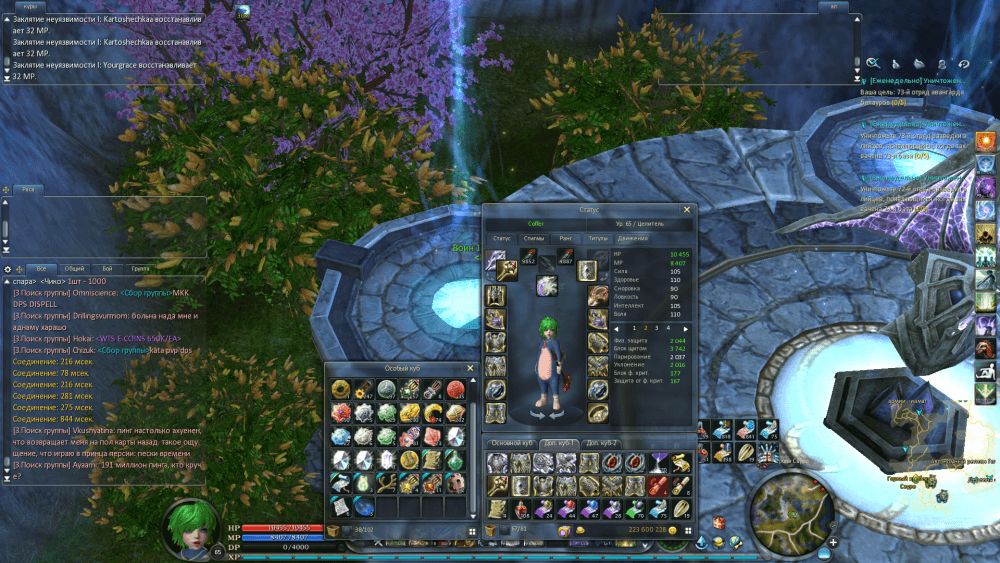Image resolution: width=1000 pixels, height=563 pixels.
Task: Close the Особый куб window
Action: pos(470,368)
